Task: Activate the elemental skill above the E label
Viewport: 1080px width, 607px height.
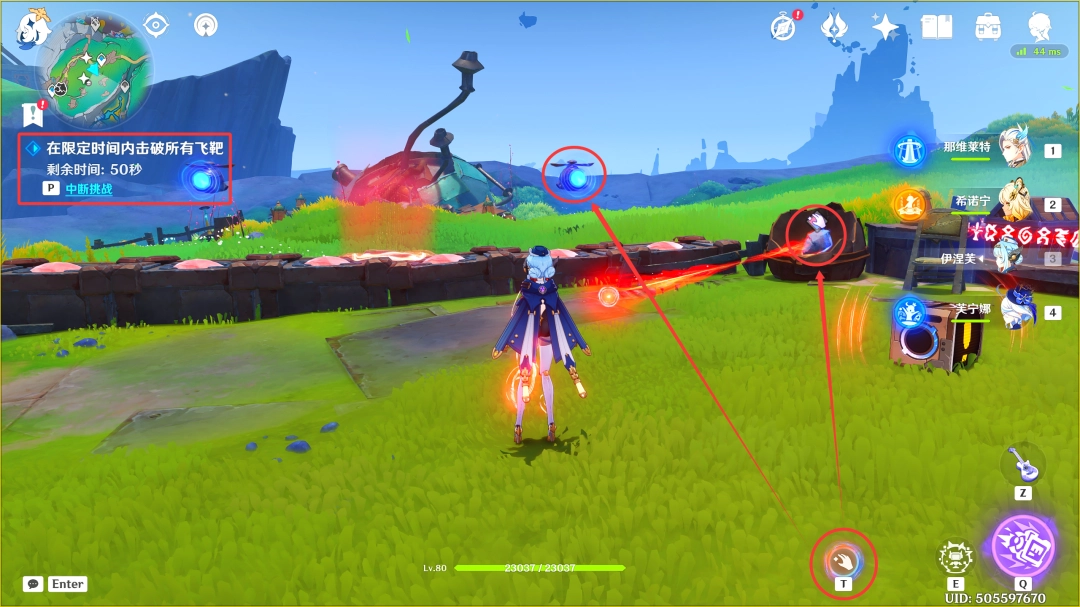Action: click(x=956, y=557)
